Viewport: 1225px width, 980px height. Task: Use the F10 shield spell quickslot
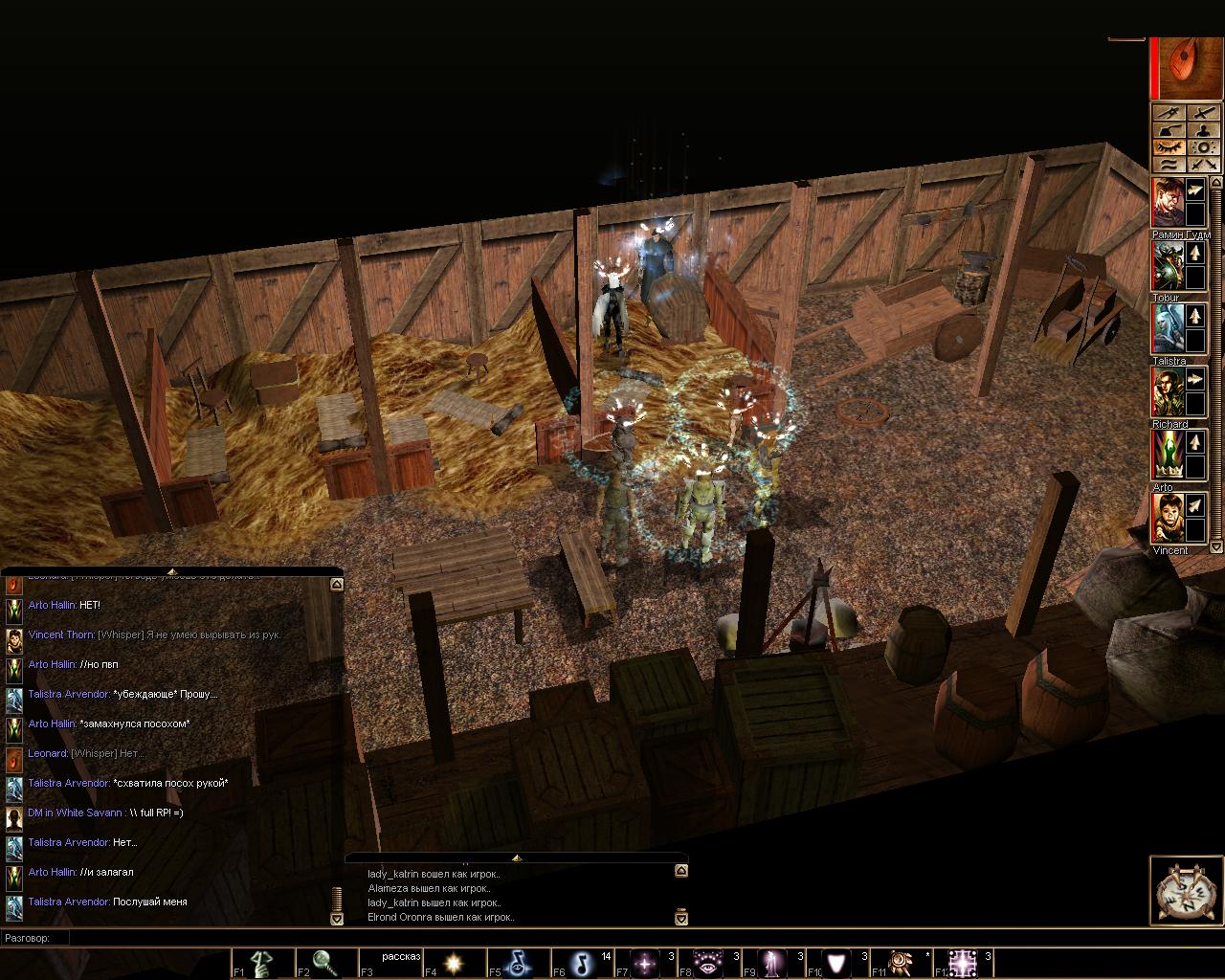click(x=838, y=963)
